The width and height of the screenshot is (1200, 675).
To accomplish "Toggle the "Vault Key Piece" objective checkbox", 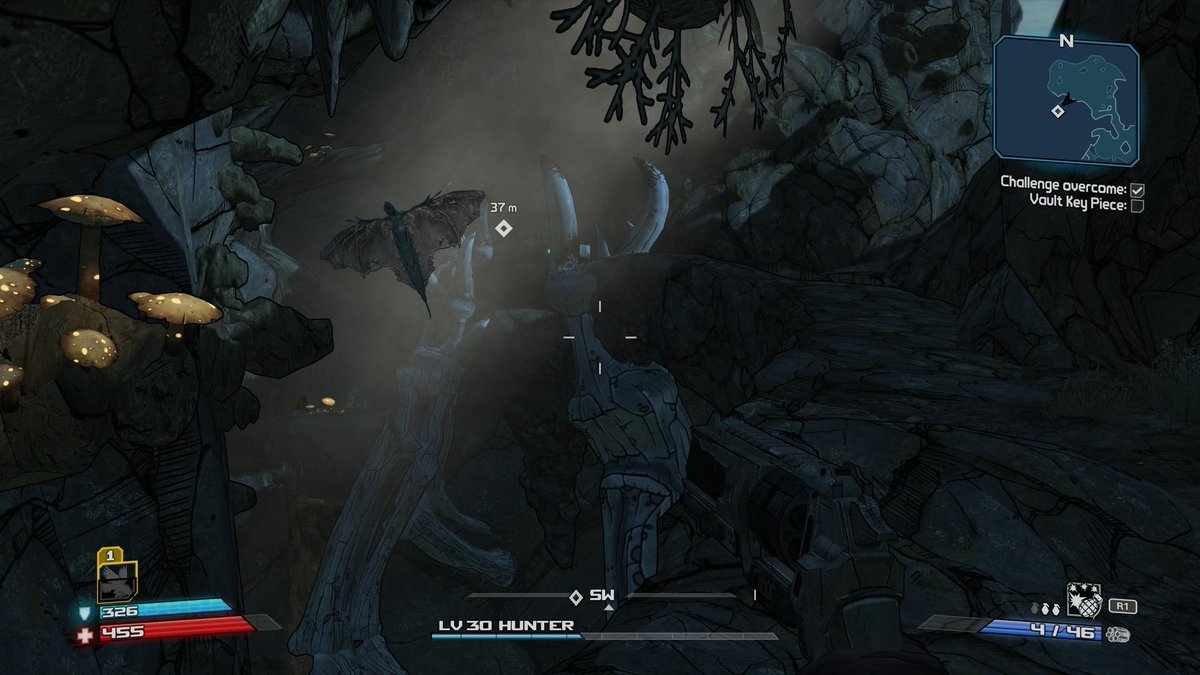I will (1137, 204).
